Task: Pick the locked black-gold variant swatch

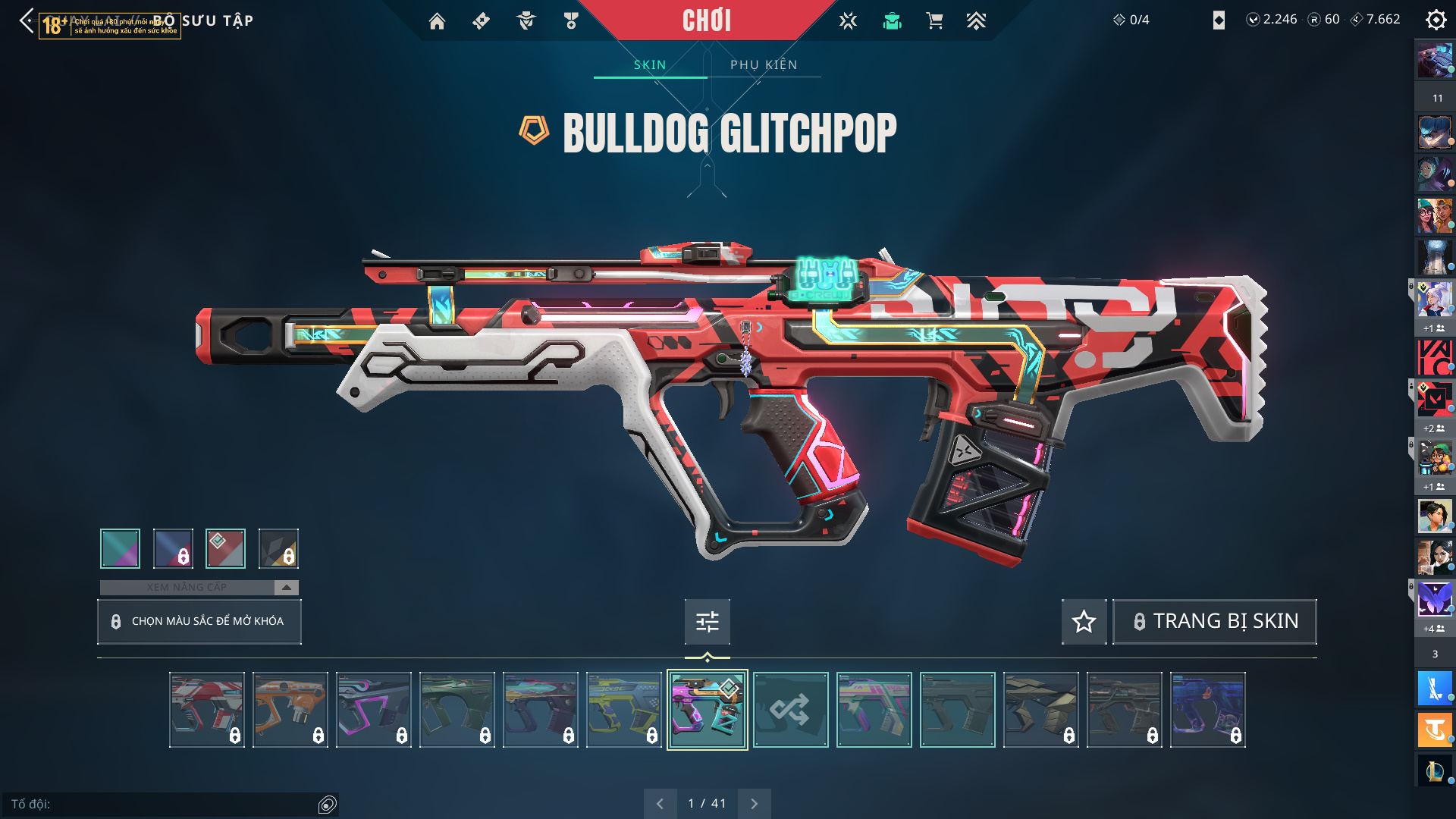Action: (x=278, y=548)
